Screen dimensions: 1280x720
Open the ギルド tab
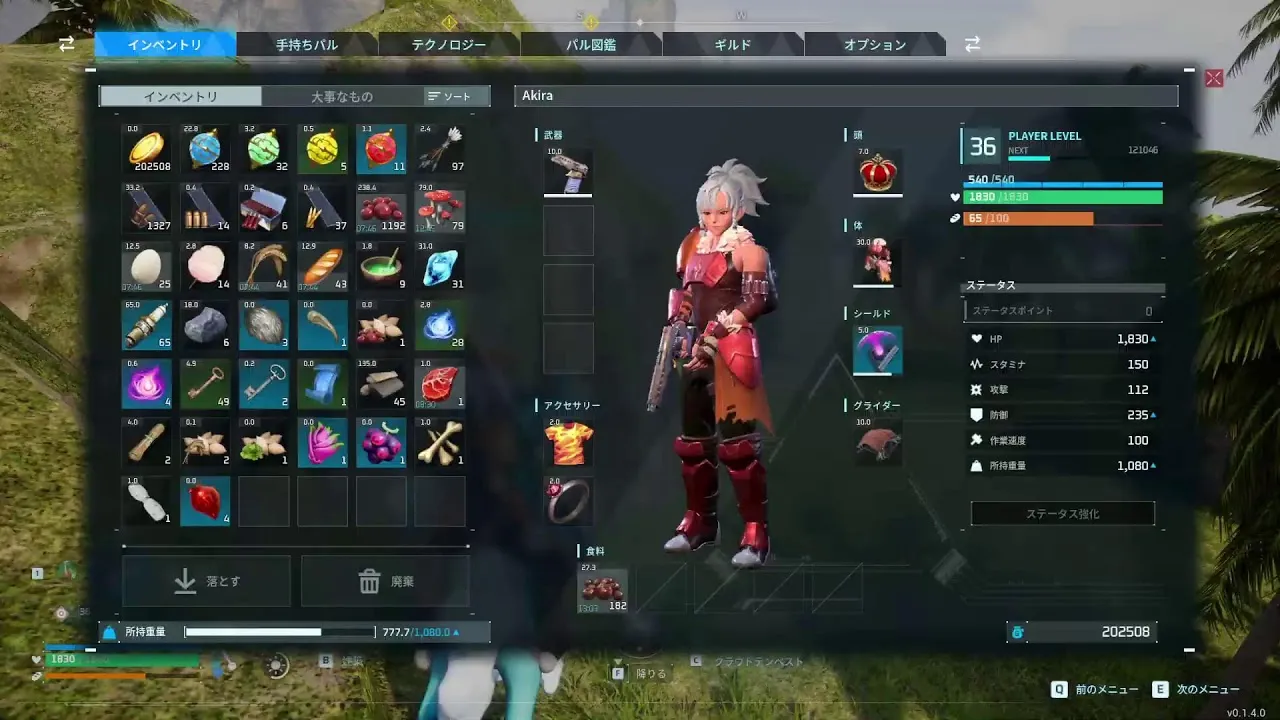tap(733, 45)
